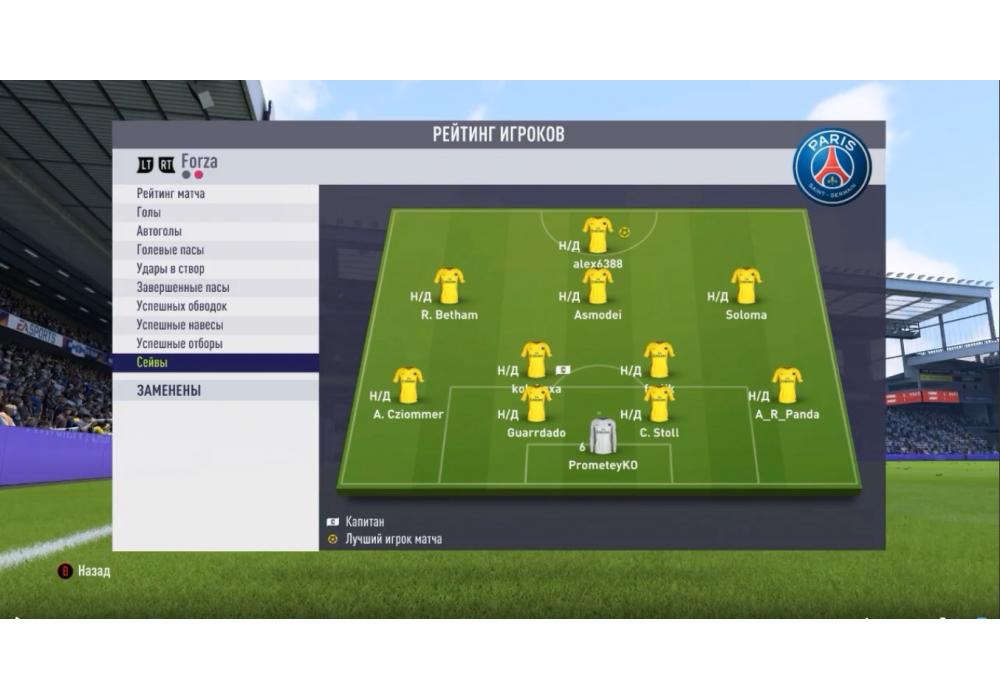The height and width of the screenshot is (700, 1000).
Task: Pick player R. Betham's shirt
Action: click(449, 286)
